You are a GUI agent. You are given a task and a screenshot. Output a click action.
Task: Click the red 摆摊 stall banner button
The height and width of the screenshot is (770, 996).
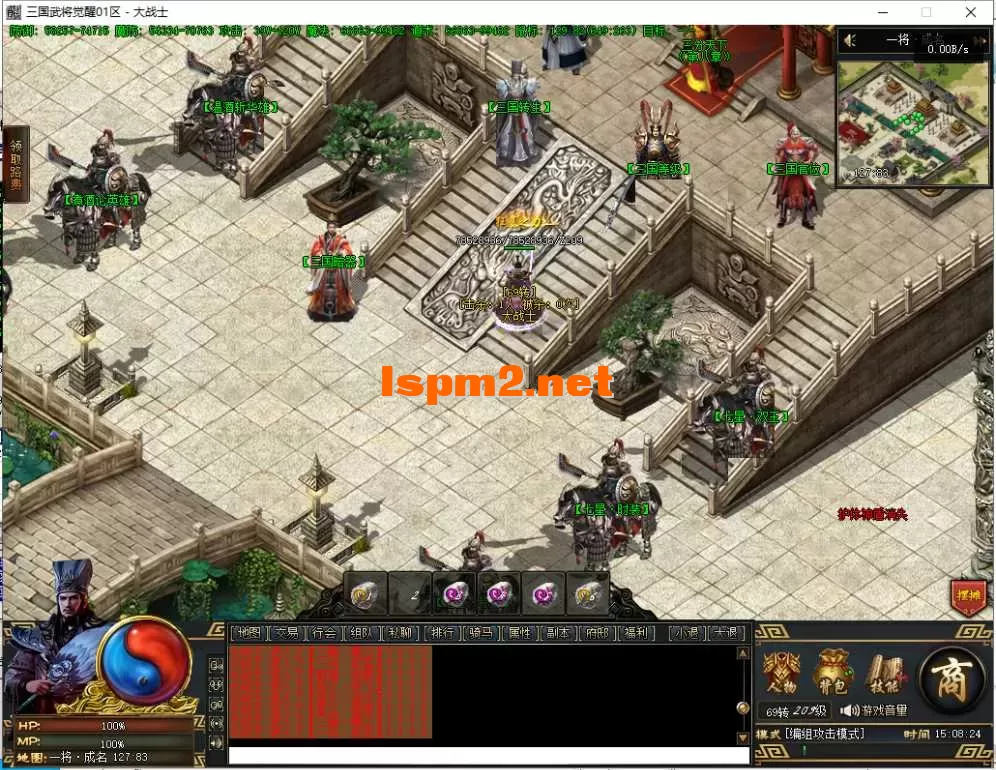pos(967,596)
